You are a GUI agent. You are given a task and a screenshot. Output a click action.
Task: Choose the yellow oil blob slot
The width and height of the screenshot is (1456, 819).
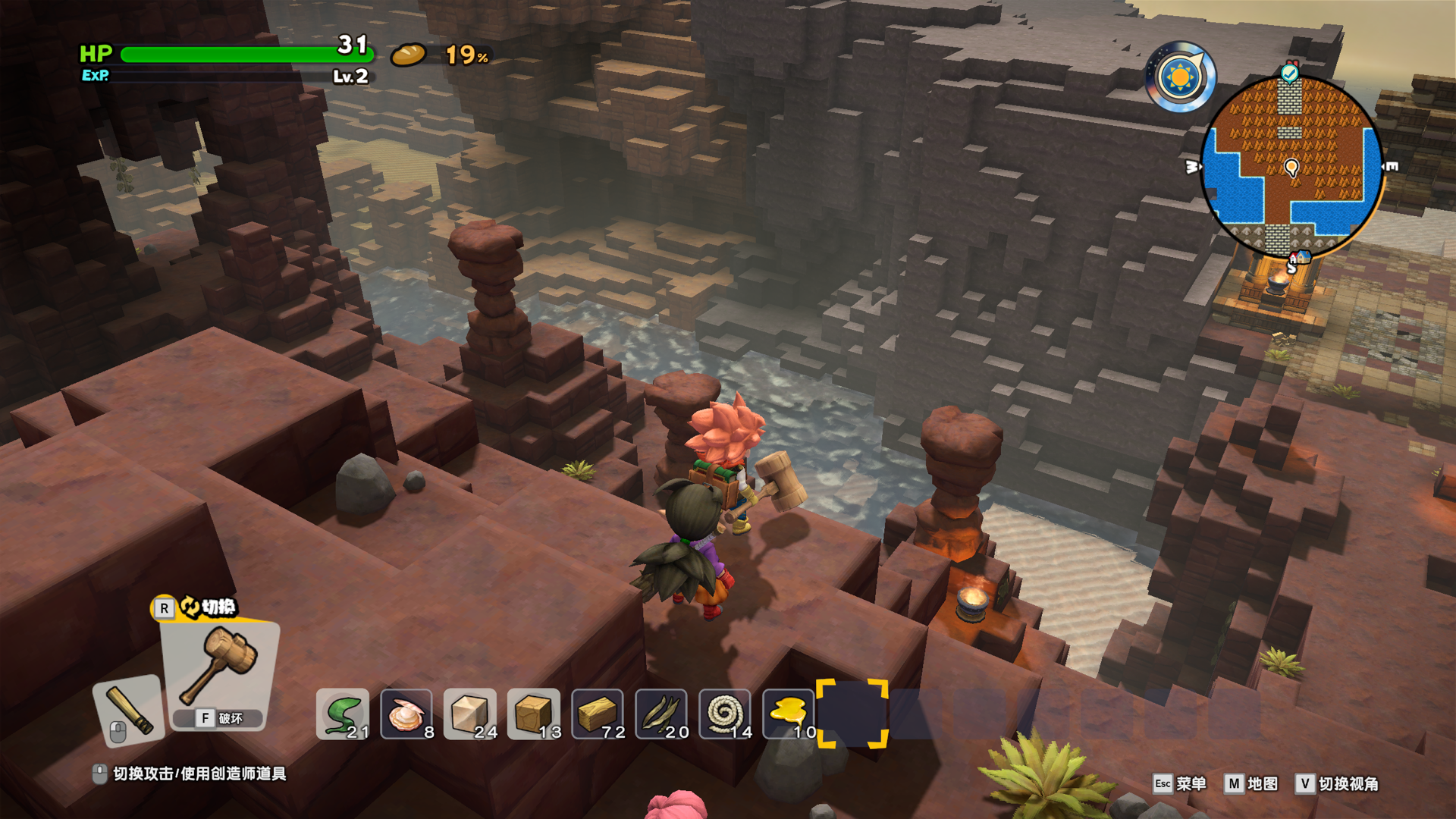pyautogui.click(x=789, y=714)
